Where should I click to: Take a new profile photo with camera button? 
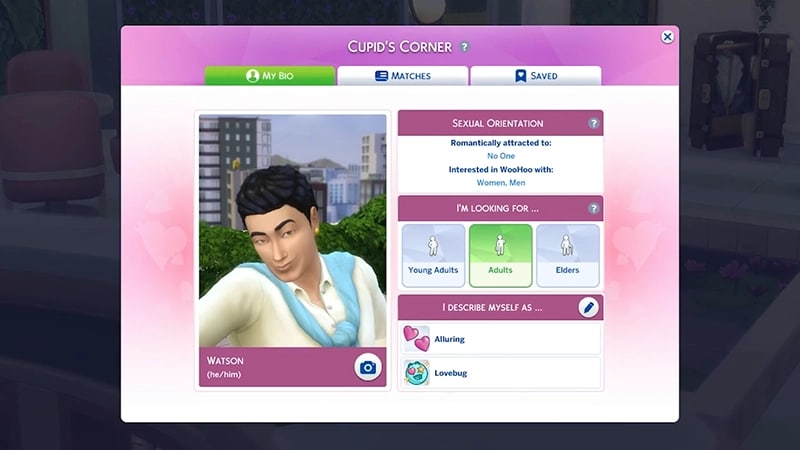tap(368, 368)
